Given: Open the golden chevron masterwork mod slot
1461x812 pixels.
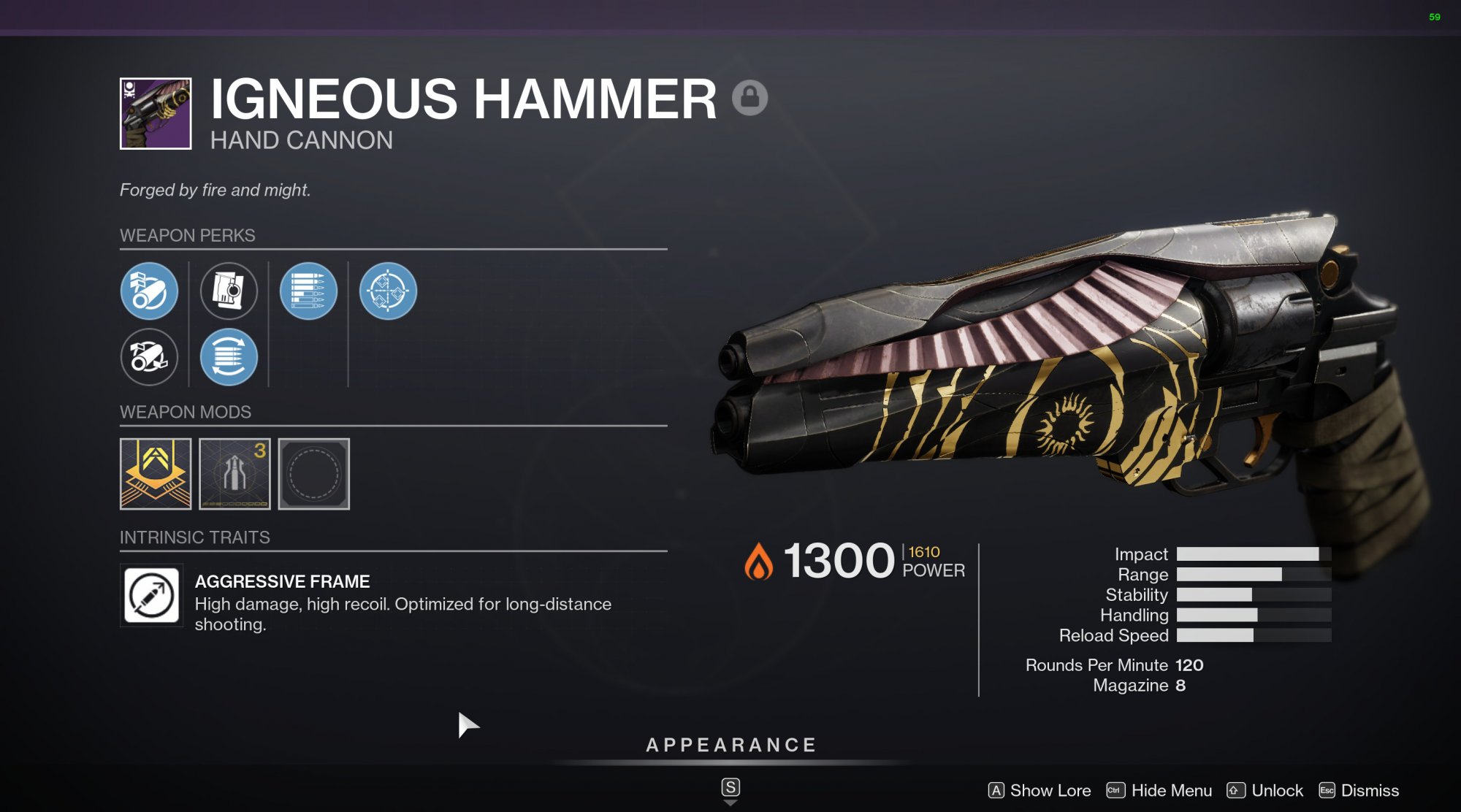Looking at the screenshot, I should [x=156, y=473].
